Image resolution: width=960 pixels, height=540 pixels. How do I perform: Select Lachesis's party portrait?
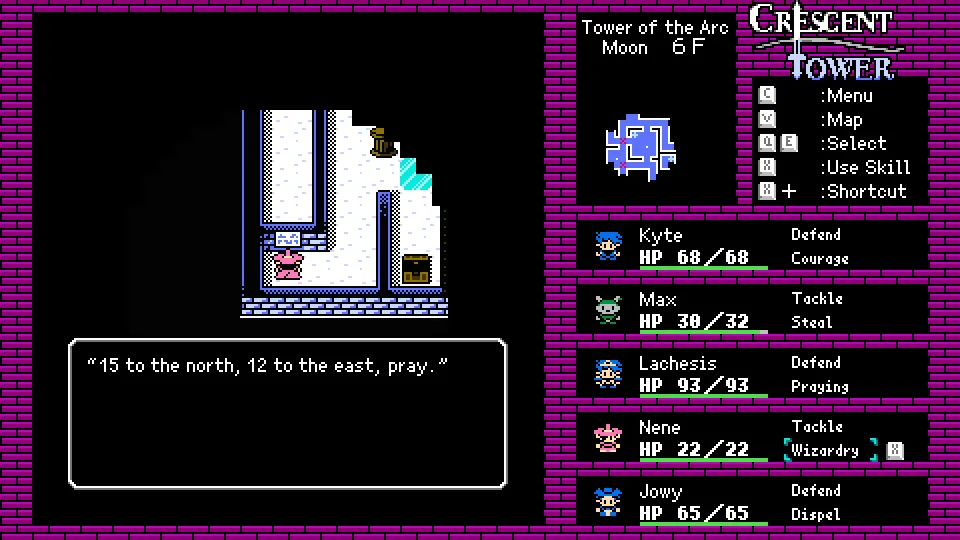coord(607,373)
